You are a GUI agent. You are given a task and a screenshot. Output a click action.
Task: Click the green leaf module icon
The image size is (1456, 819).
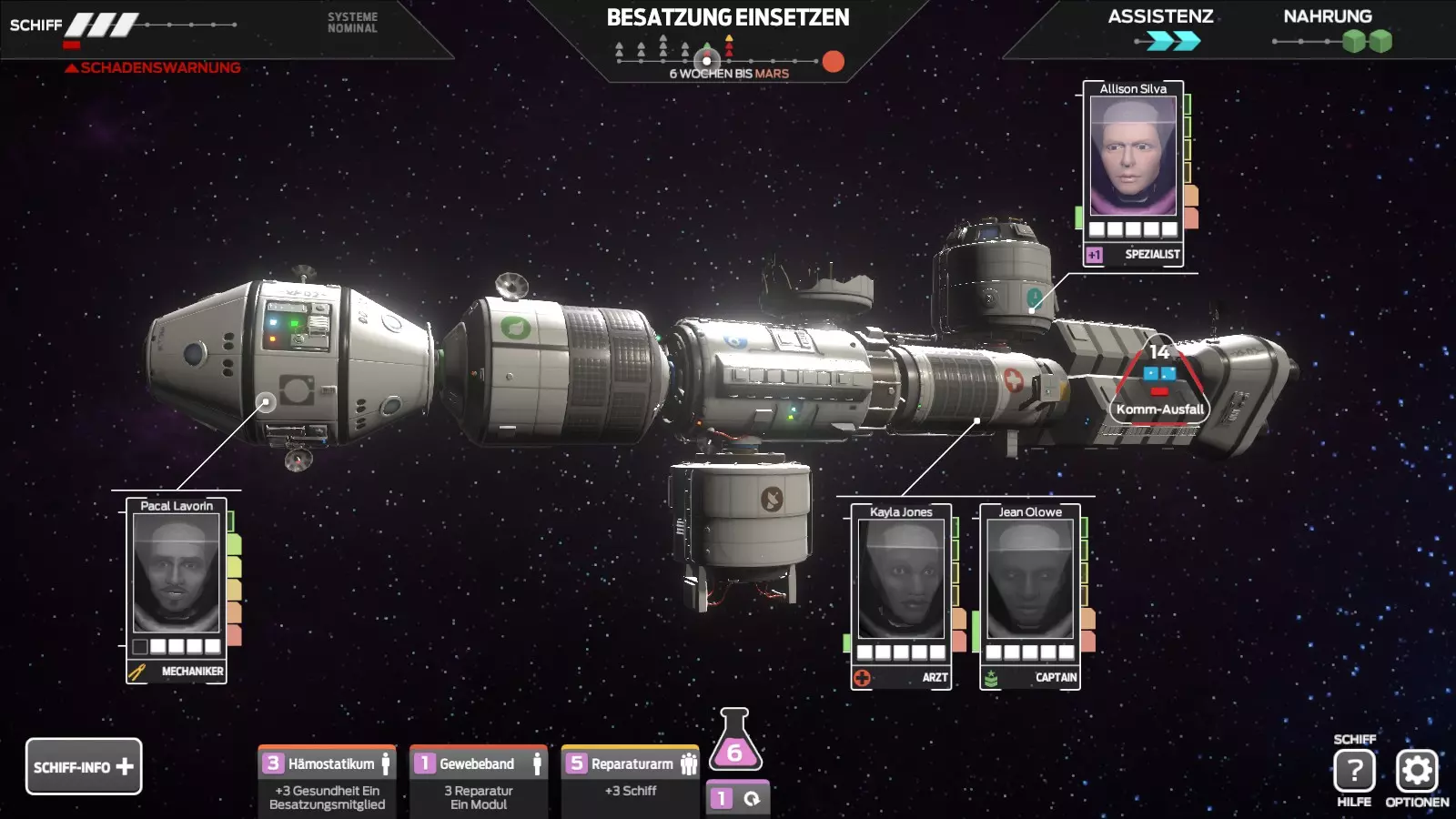(x=516, y=327)
